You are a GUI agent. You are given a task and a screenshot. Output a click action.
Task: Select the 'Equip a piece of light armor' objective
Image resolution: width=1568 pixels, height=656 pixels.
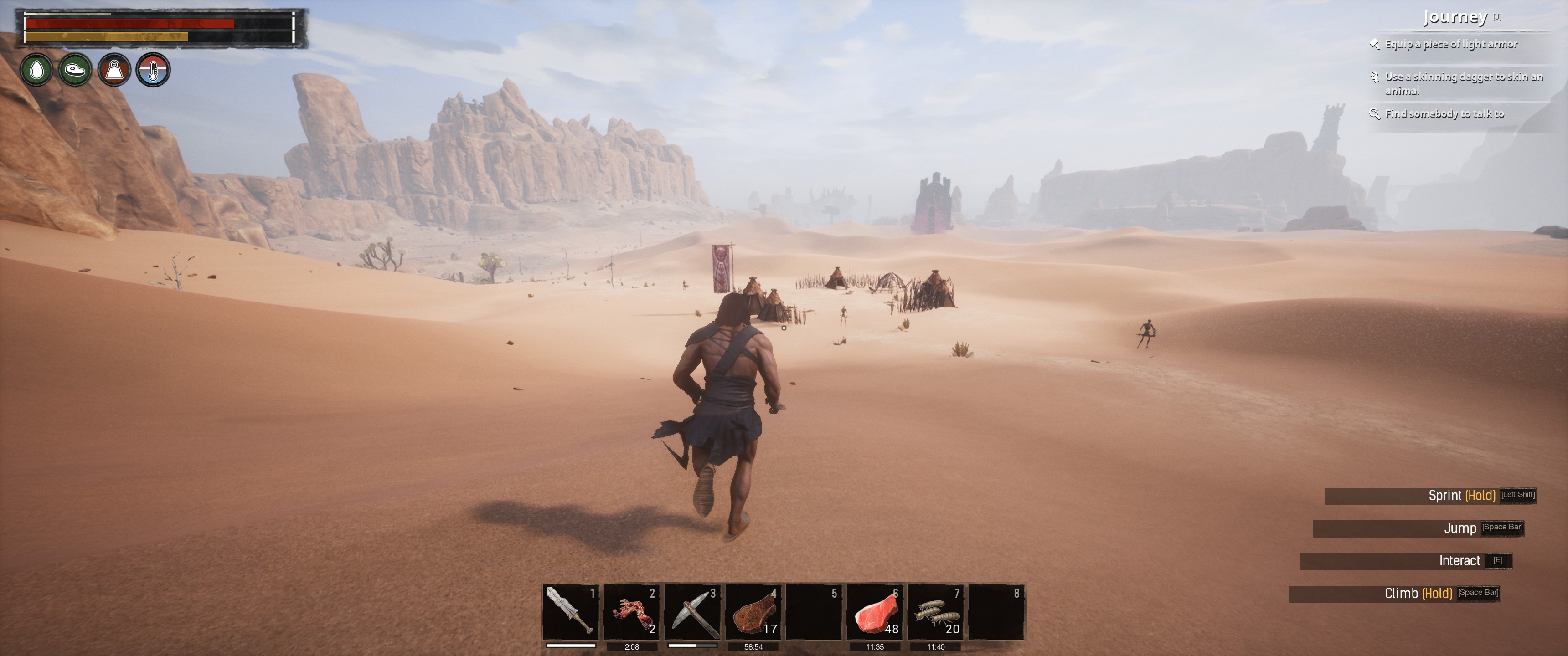[x=1451, y=44]
